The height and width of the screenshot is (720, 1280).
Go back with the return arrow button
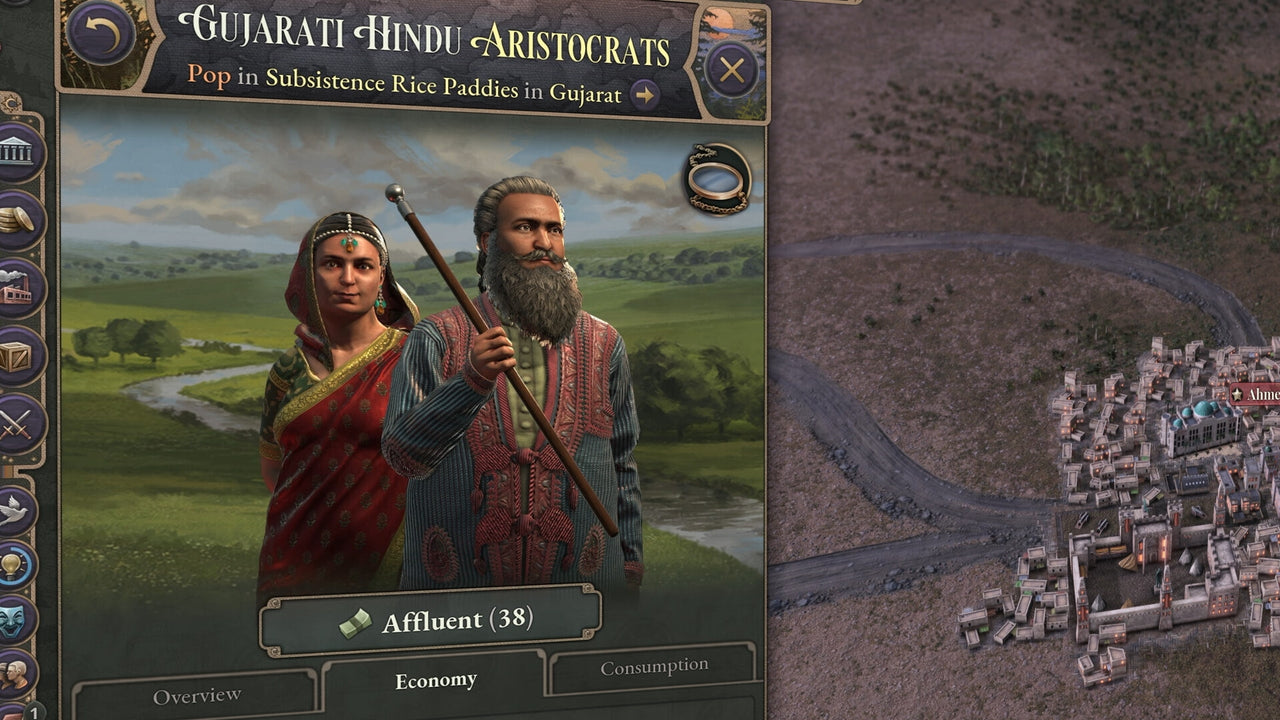tap(101, 33)
